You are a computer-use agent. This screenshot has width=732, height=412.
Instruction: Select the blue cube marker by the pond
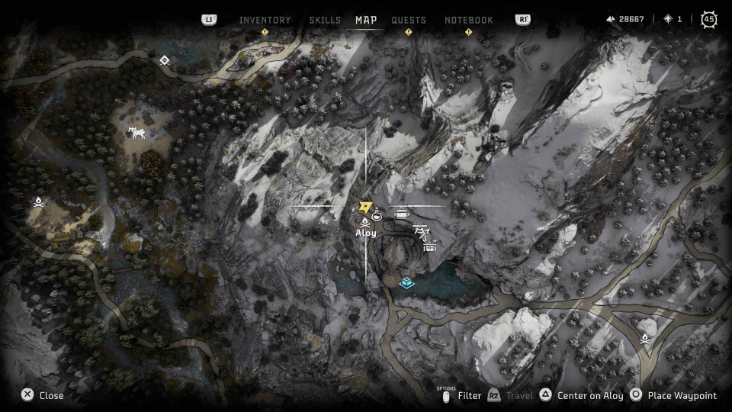(406, 283)
